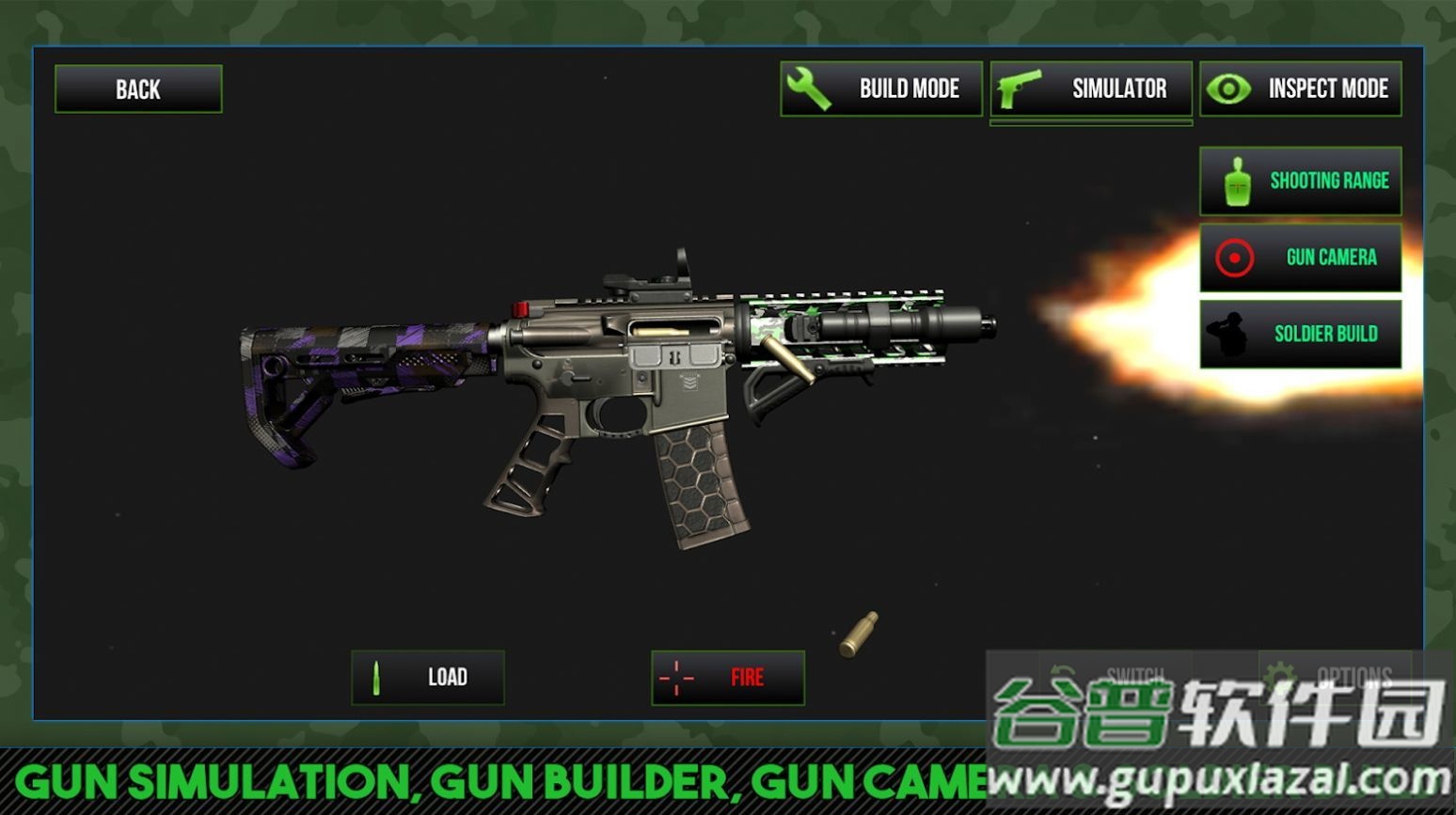Screen dimensions: 1456x815
Task: Open Inspect Mode
Action: coord(1301,89)
